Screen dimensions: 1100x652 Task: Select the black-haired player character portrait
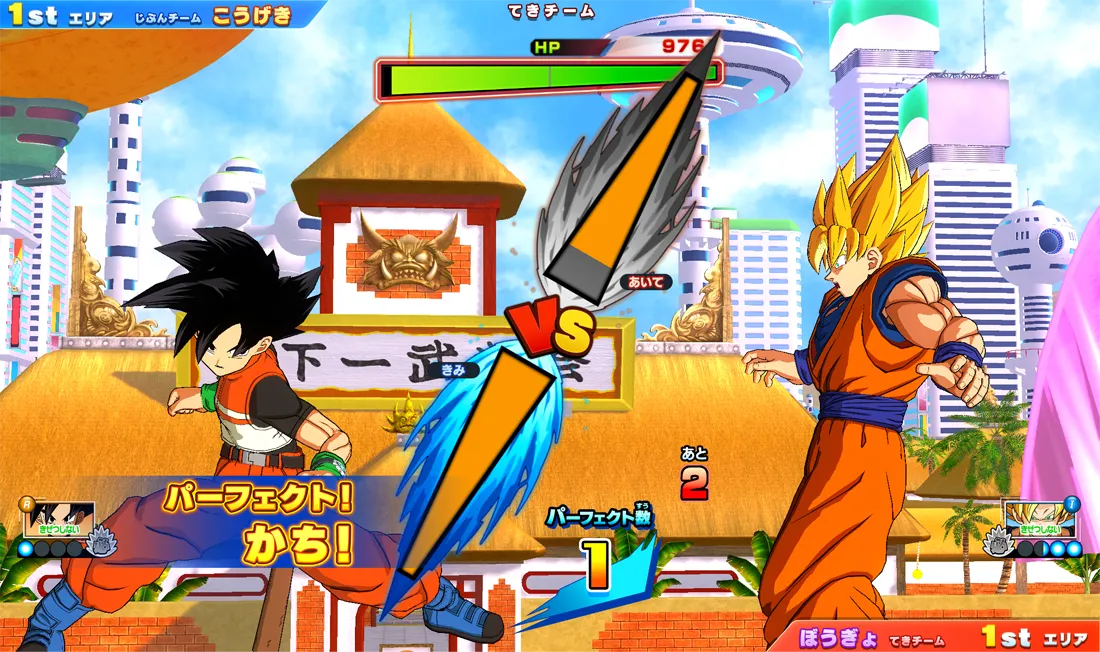(x=60, y=520)
